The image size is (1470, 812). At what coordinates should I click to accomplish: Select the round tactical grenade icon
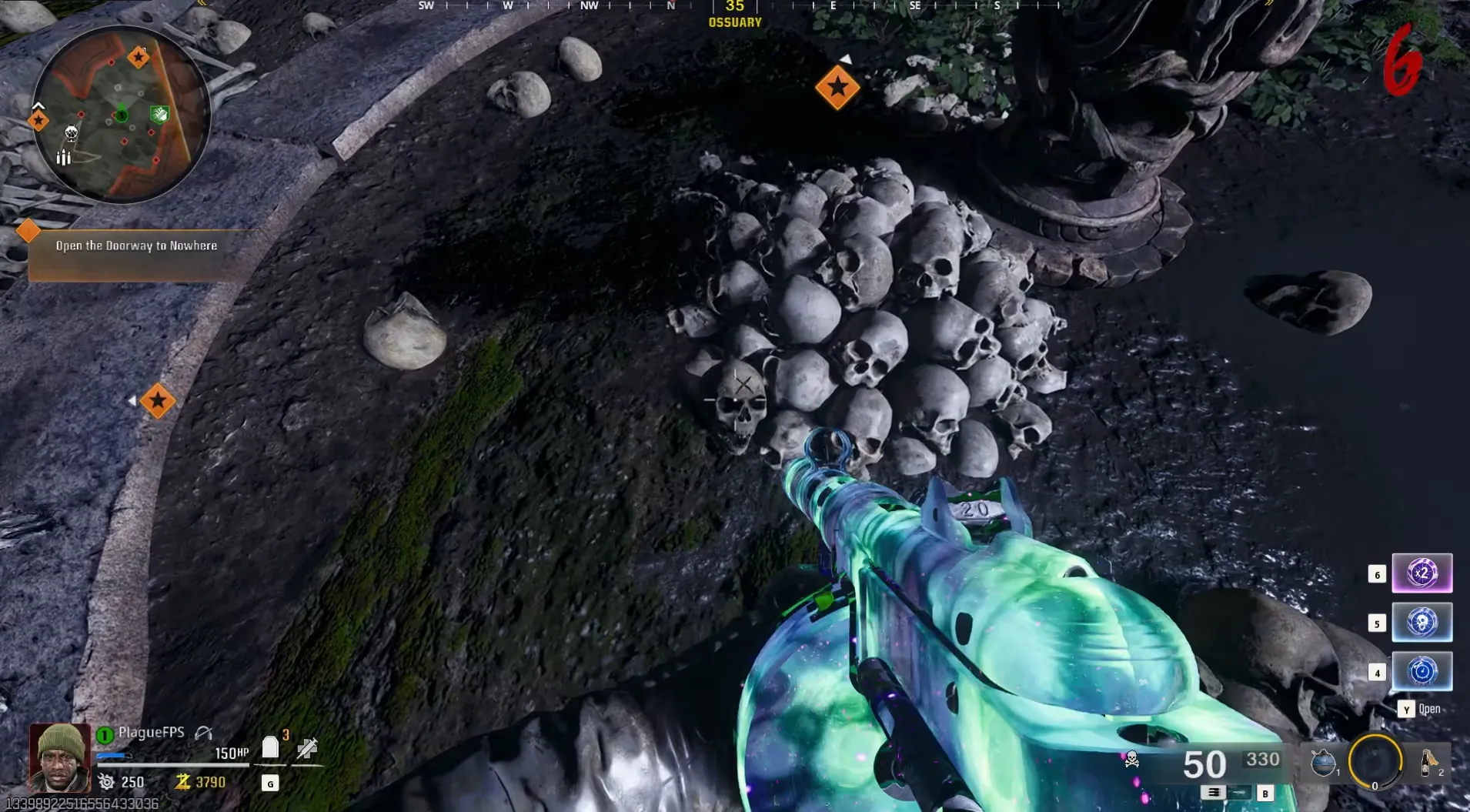(x=1322, y=762)
